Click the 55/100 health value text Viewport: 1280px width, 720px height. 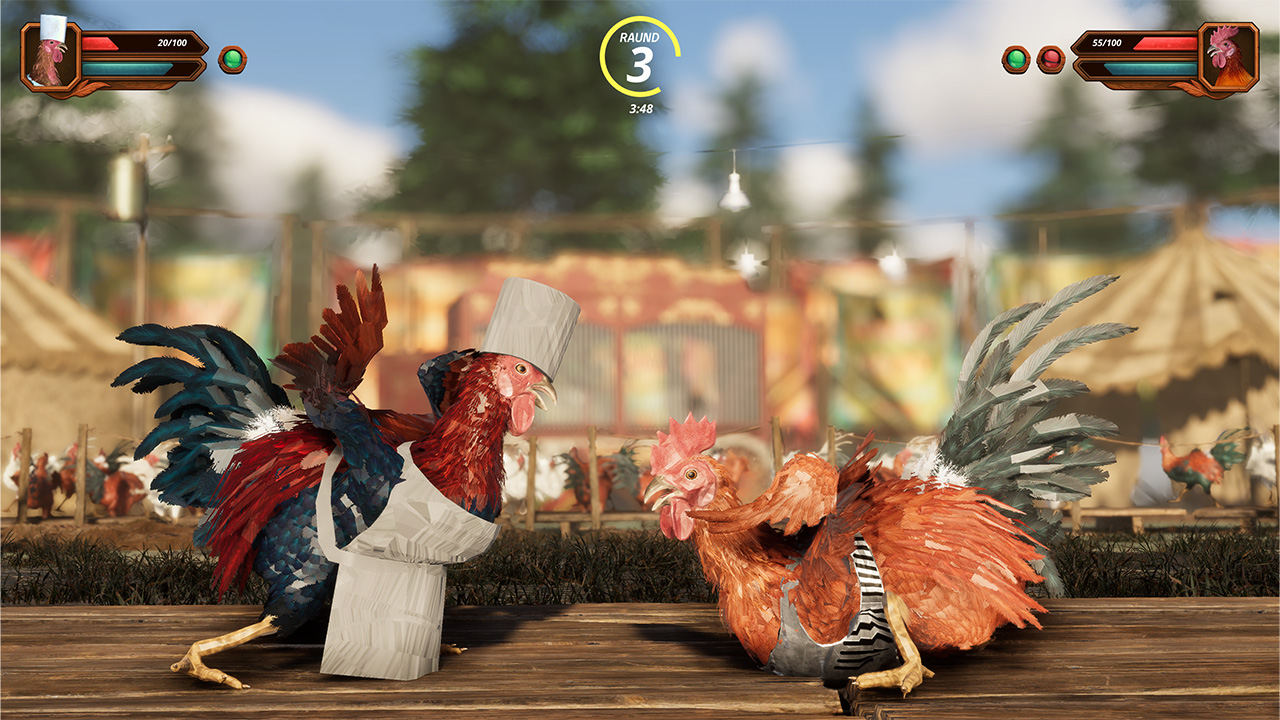click(1107, 43)
